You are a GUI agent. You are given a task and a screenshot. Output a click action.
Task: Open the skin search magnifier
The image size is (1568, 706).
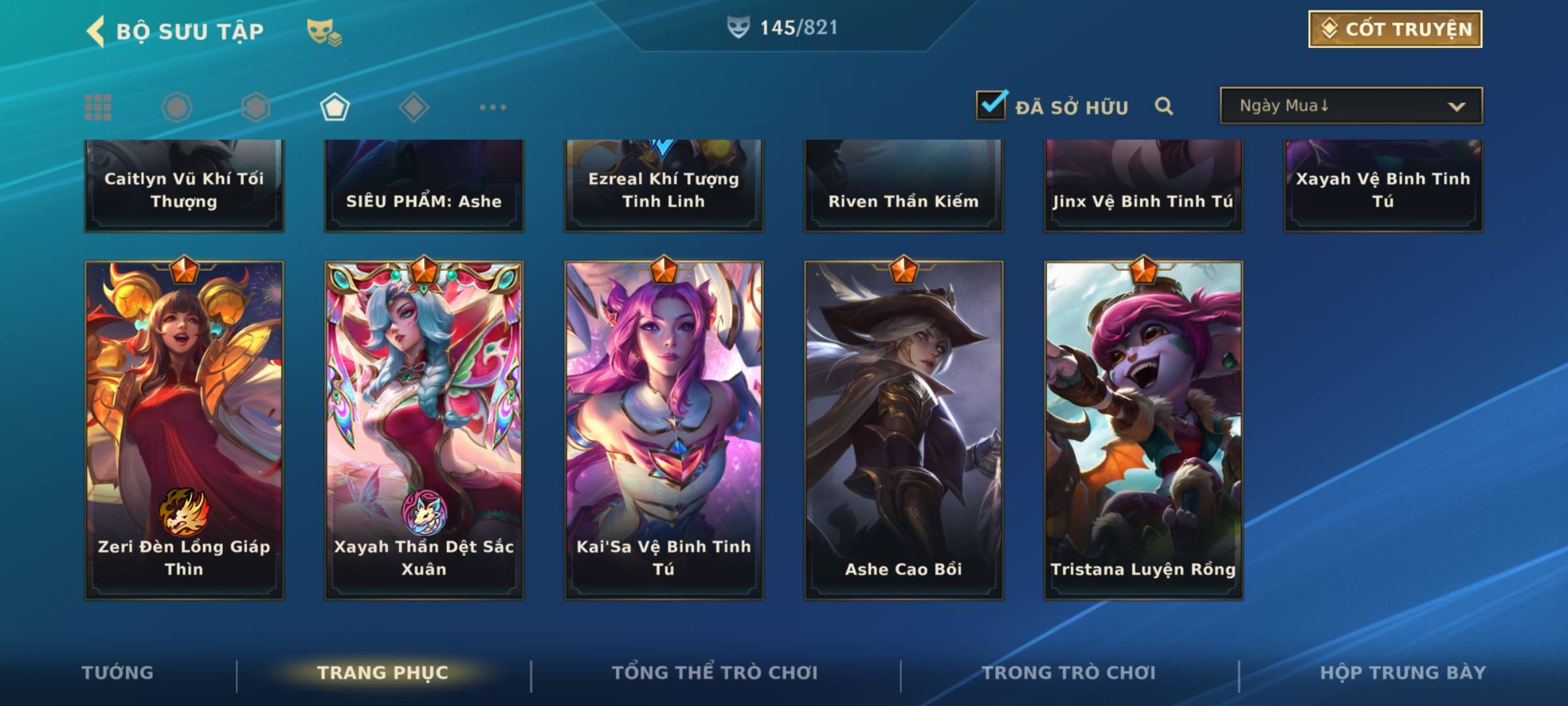click(1164, 106)
